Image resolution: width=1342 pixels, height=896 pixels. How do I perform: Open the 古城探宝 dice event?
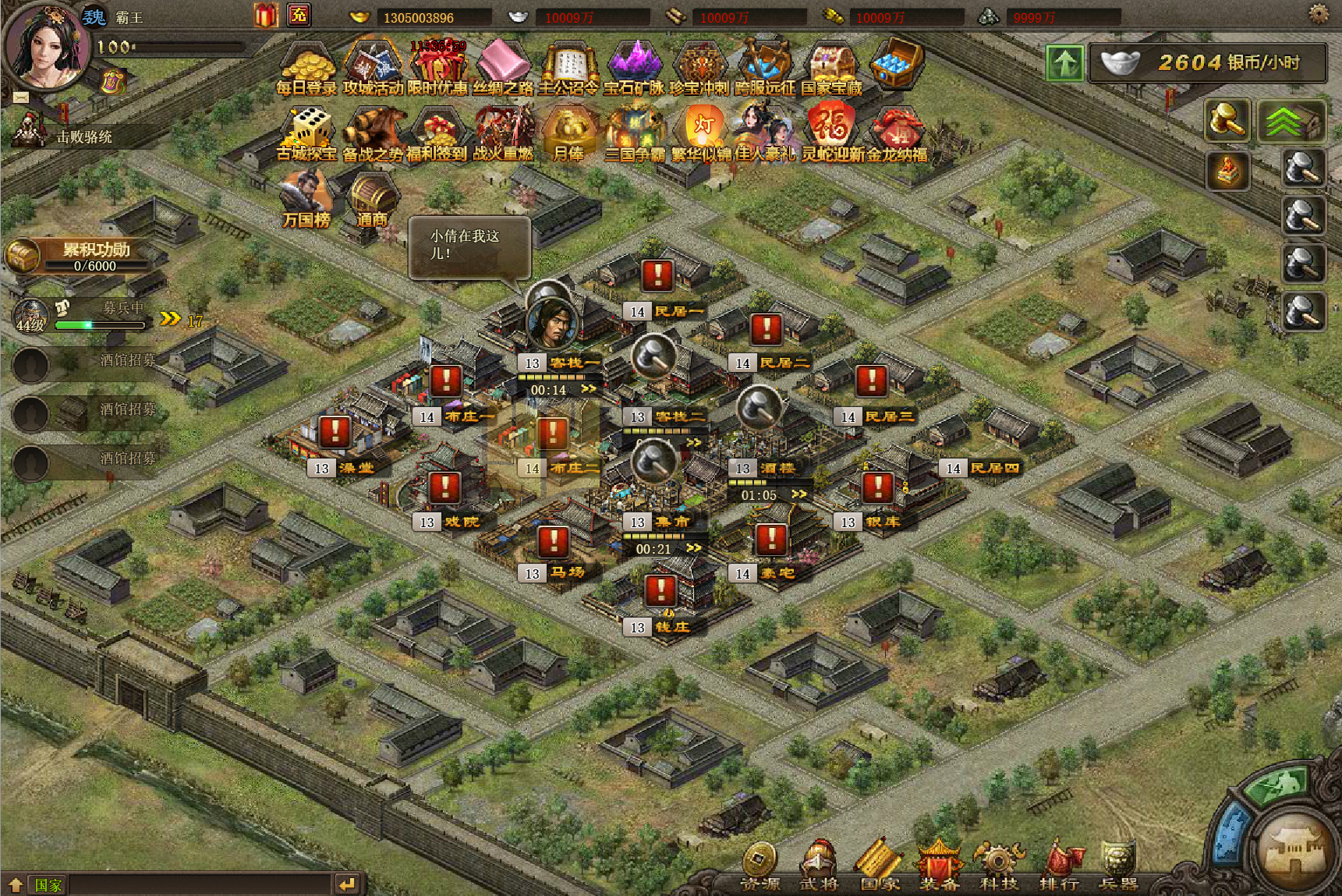(x=306, y=133)
